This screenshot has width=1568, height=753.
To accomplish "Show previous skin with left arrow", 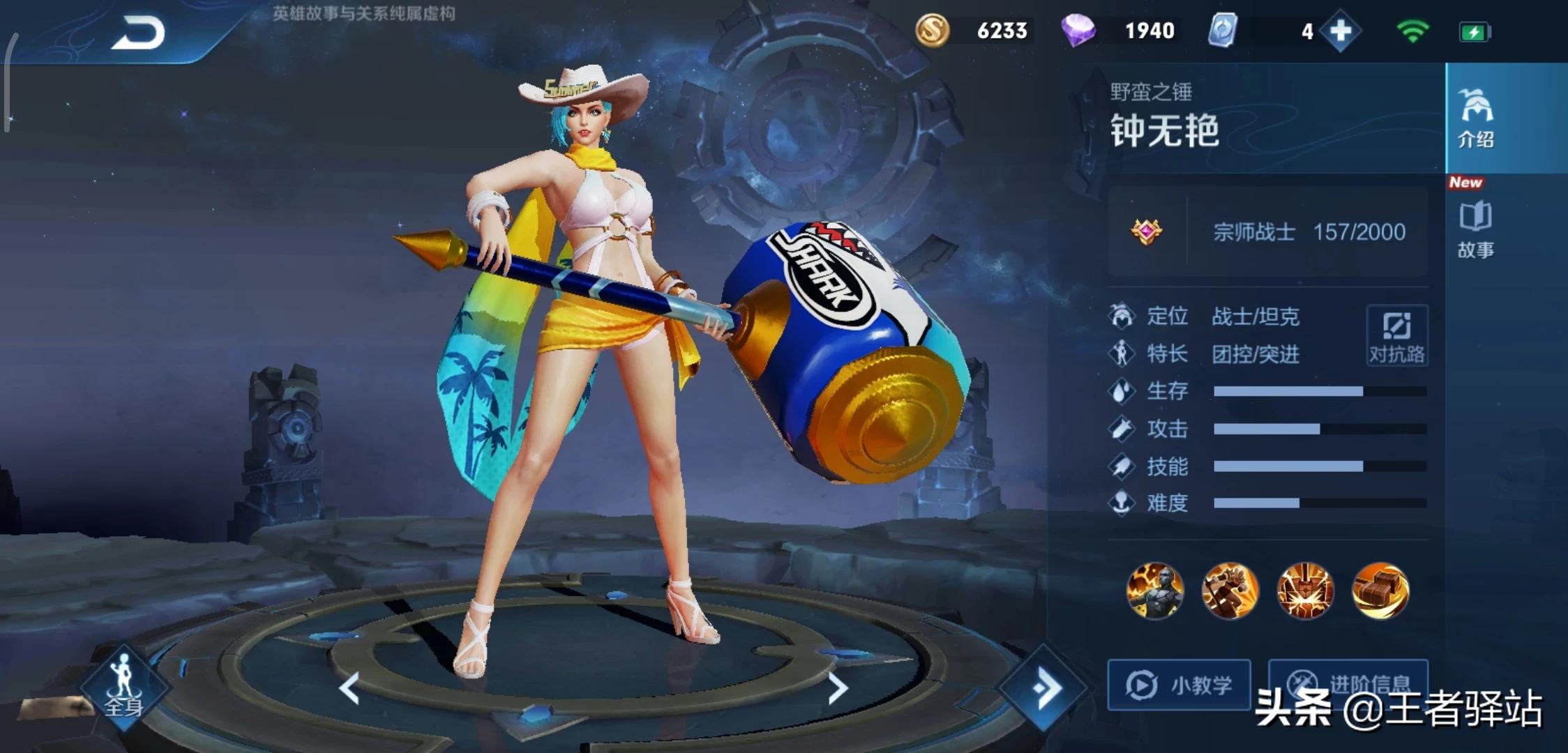I will (349, 688).
